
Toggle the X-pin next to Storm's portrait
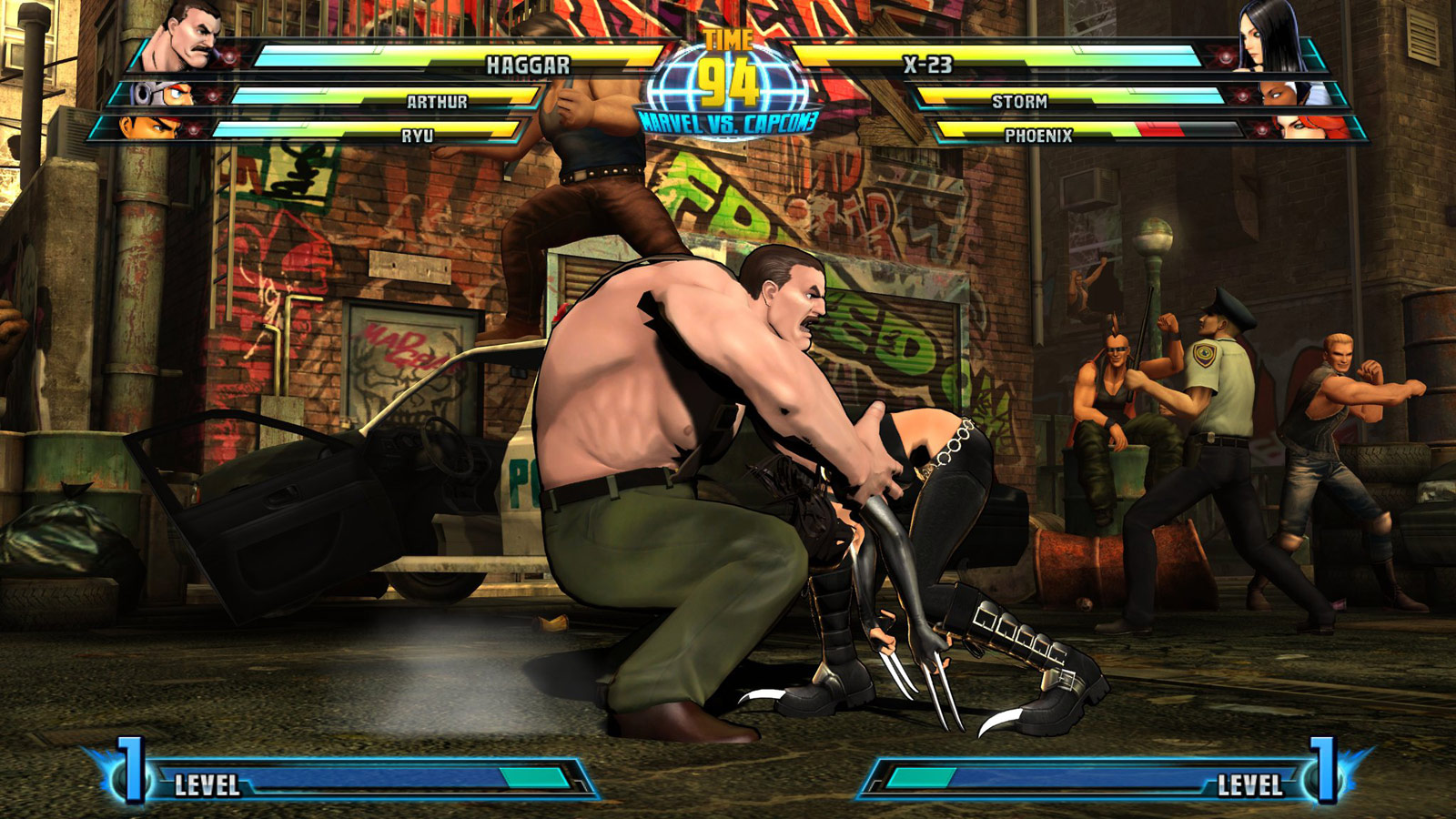[x=1242, y=95]
